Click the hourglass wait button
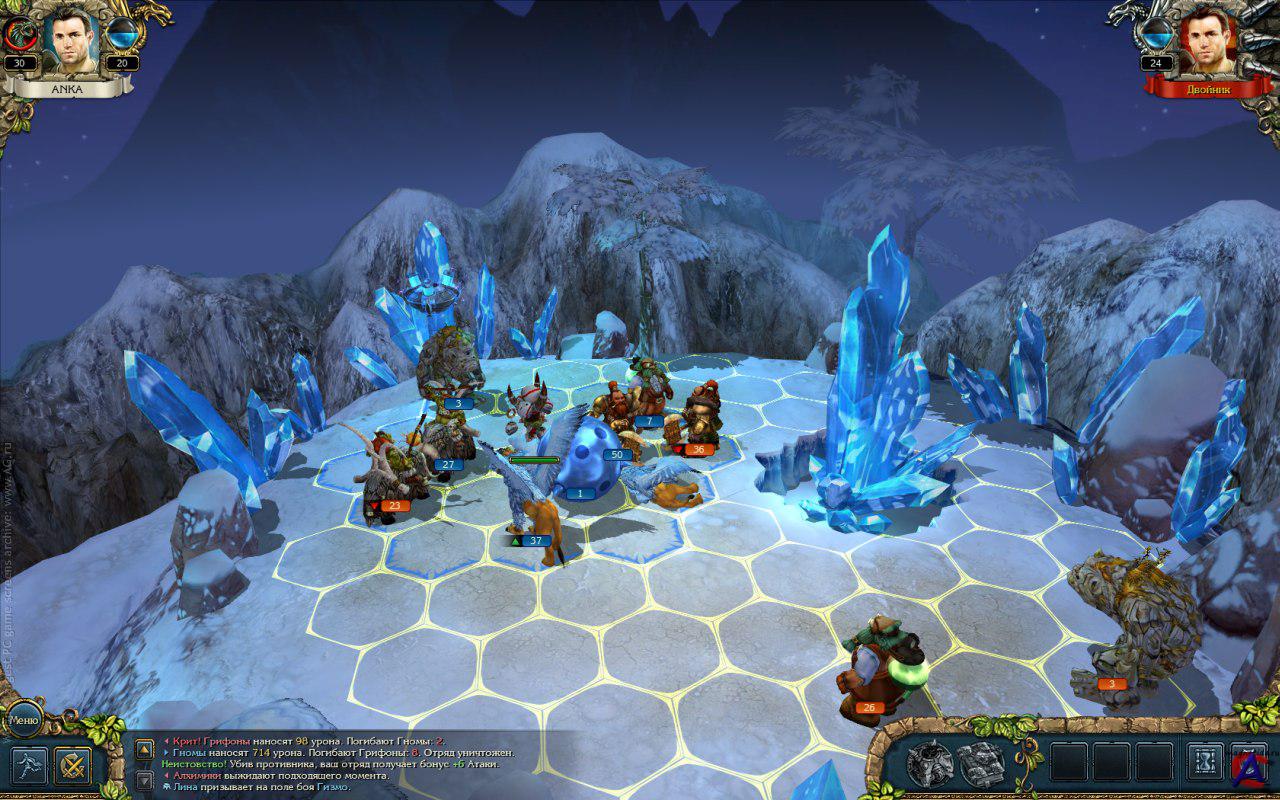The width and height of the screenshot is (1280, 800). [1204, 764]
